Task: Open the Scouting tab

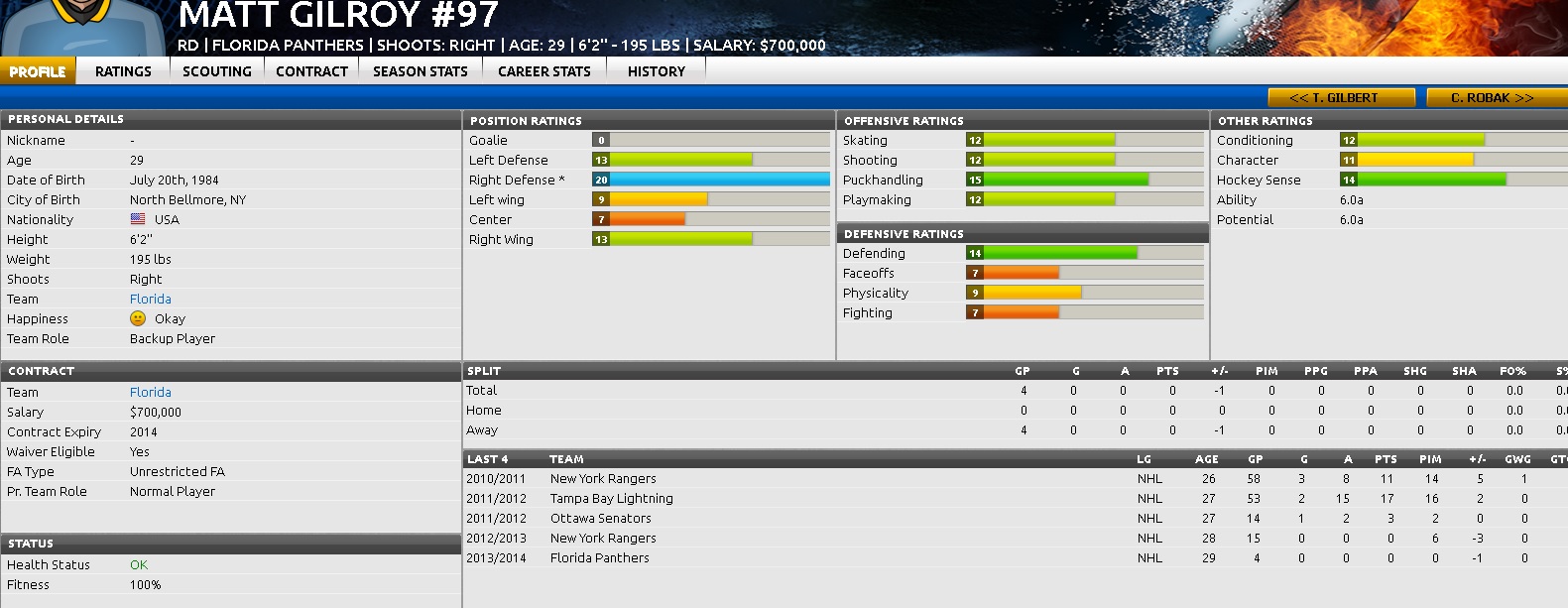Action: point(216,71)
